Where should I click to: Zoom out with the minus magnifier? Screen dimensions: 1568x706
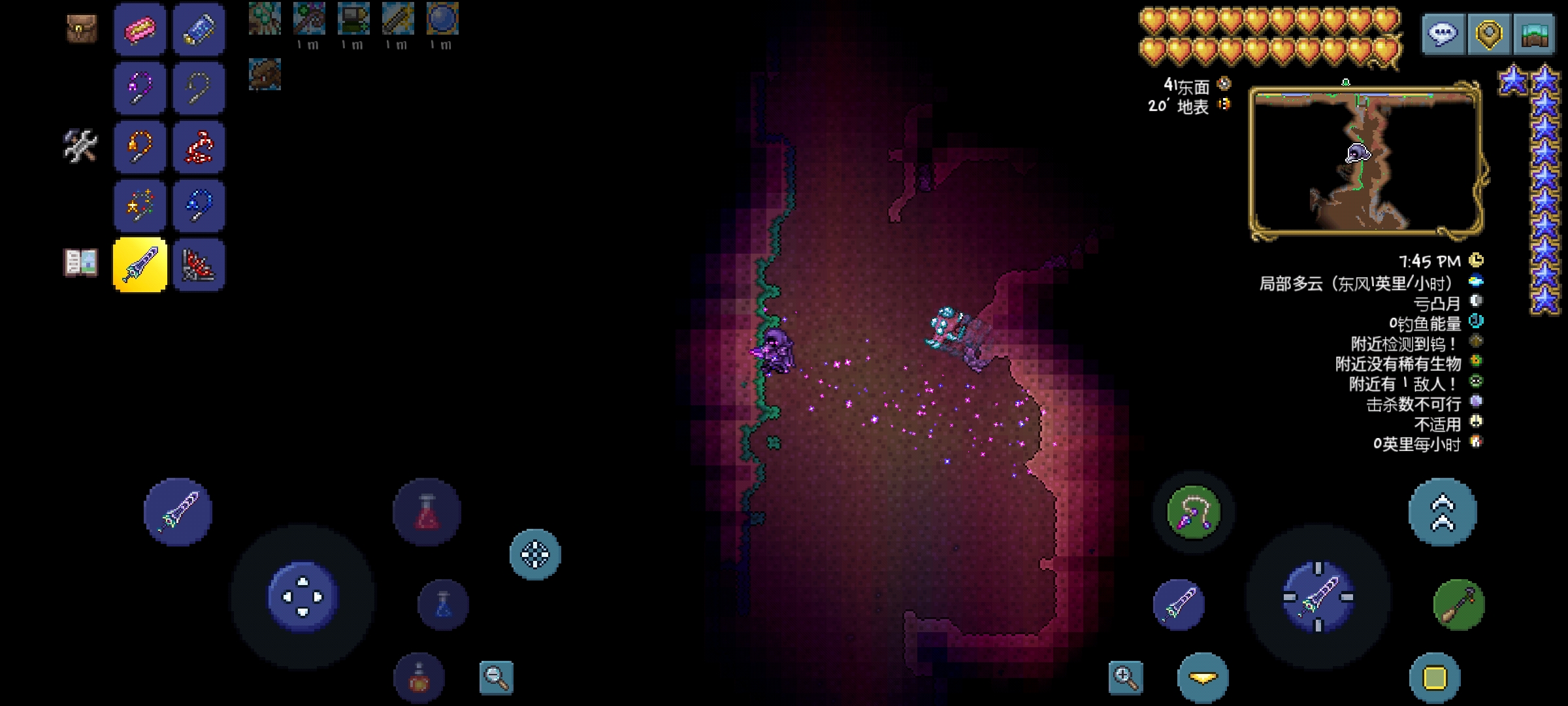[496, 677]
